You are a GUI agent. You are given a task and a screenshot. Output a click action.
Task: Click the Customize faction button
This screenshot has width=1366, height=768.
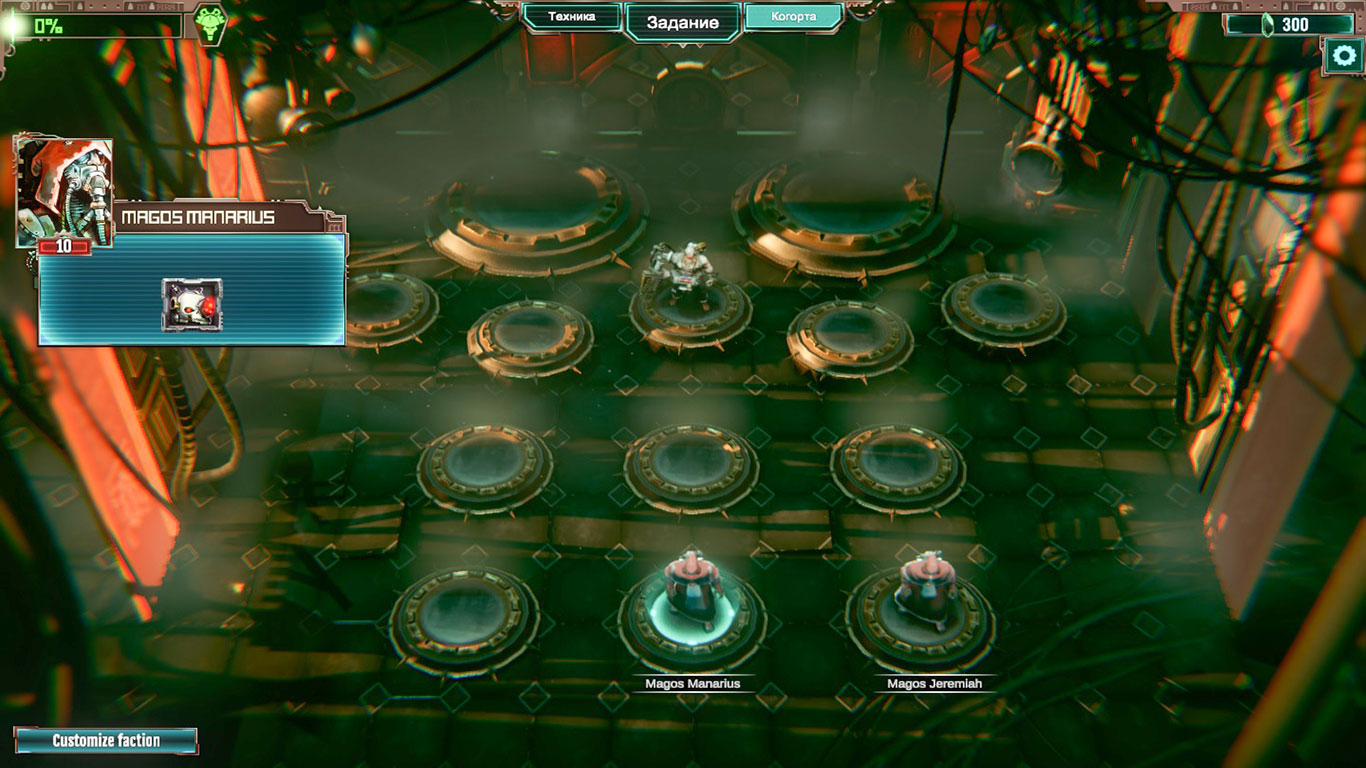tap(106, 741)
